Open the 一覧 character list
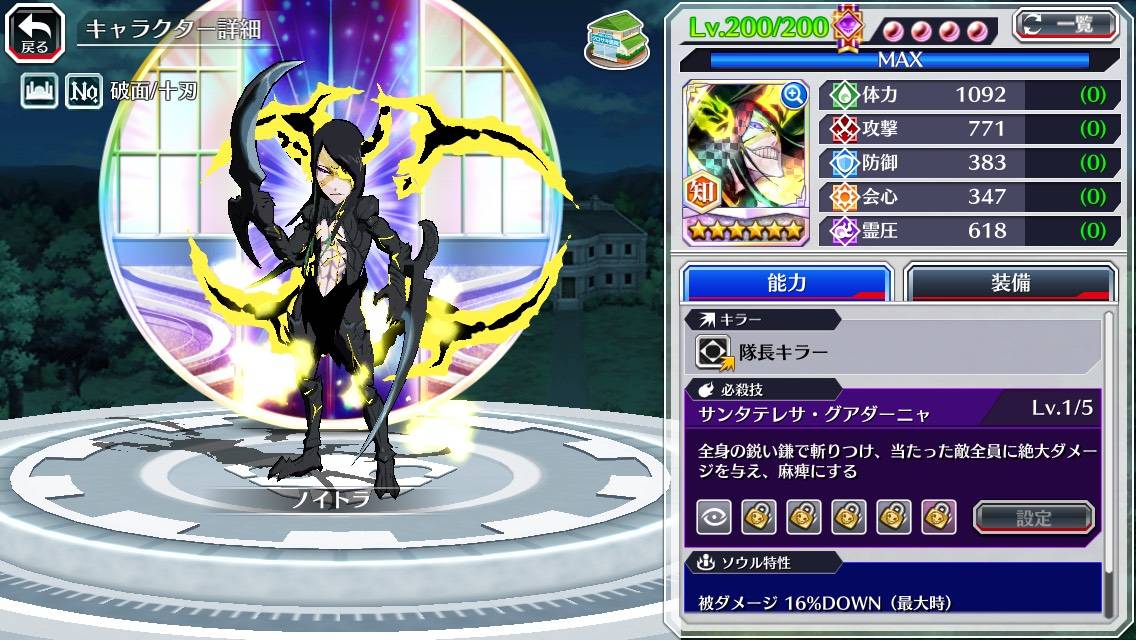The height and width of the screenshot is (640, 1136). pyautogui.click(x=1065, y=24)
